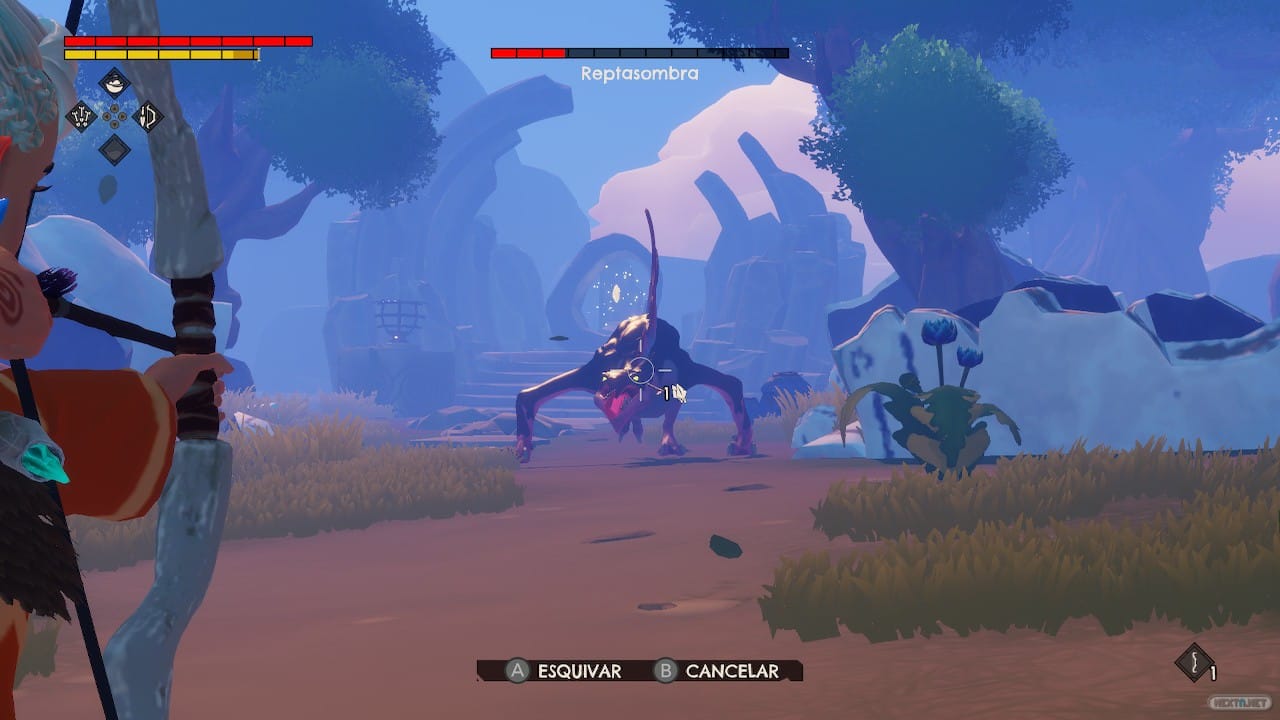Click the d-pad indicator at the wheel center
The image size is (1280, 720).
tap(114, 116)
